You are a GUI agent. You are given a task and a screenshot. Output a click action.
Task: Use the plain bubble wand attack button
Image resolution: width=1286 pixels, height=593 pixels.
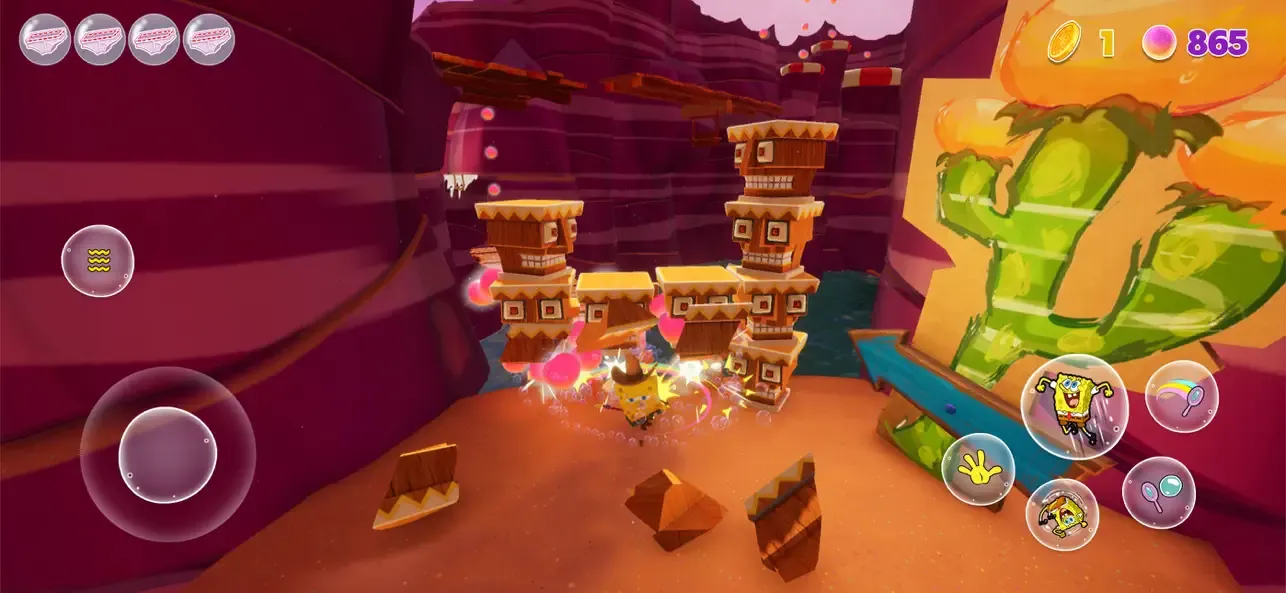click(1158, 492)
